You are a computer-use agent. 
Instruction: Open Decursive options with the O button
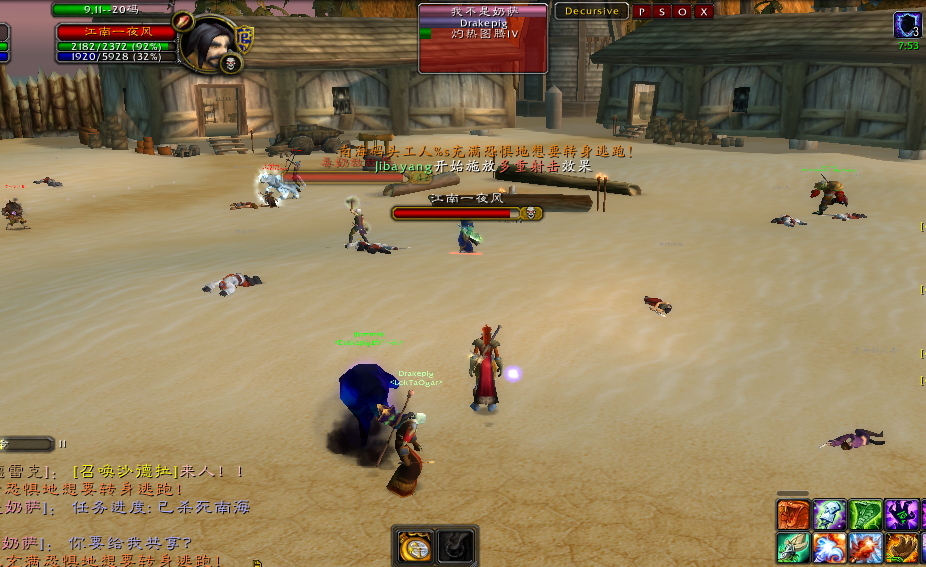(x=683, y=12)
